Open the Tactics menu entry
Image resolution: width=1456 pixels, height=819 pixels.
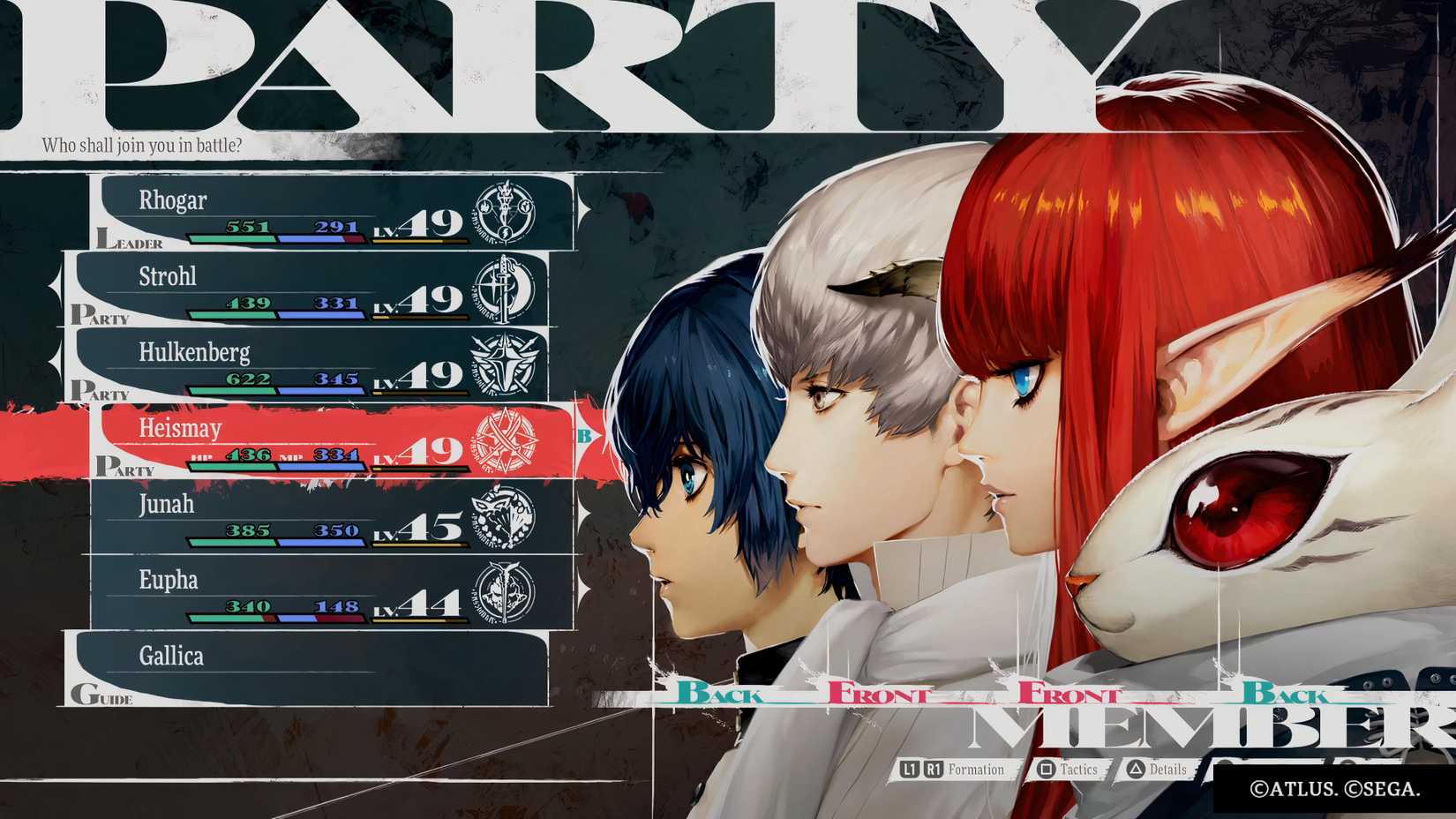[x=1078, y=770]
